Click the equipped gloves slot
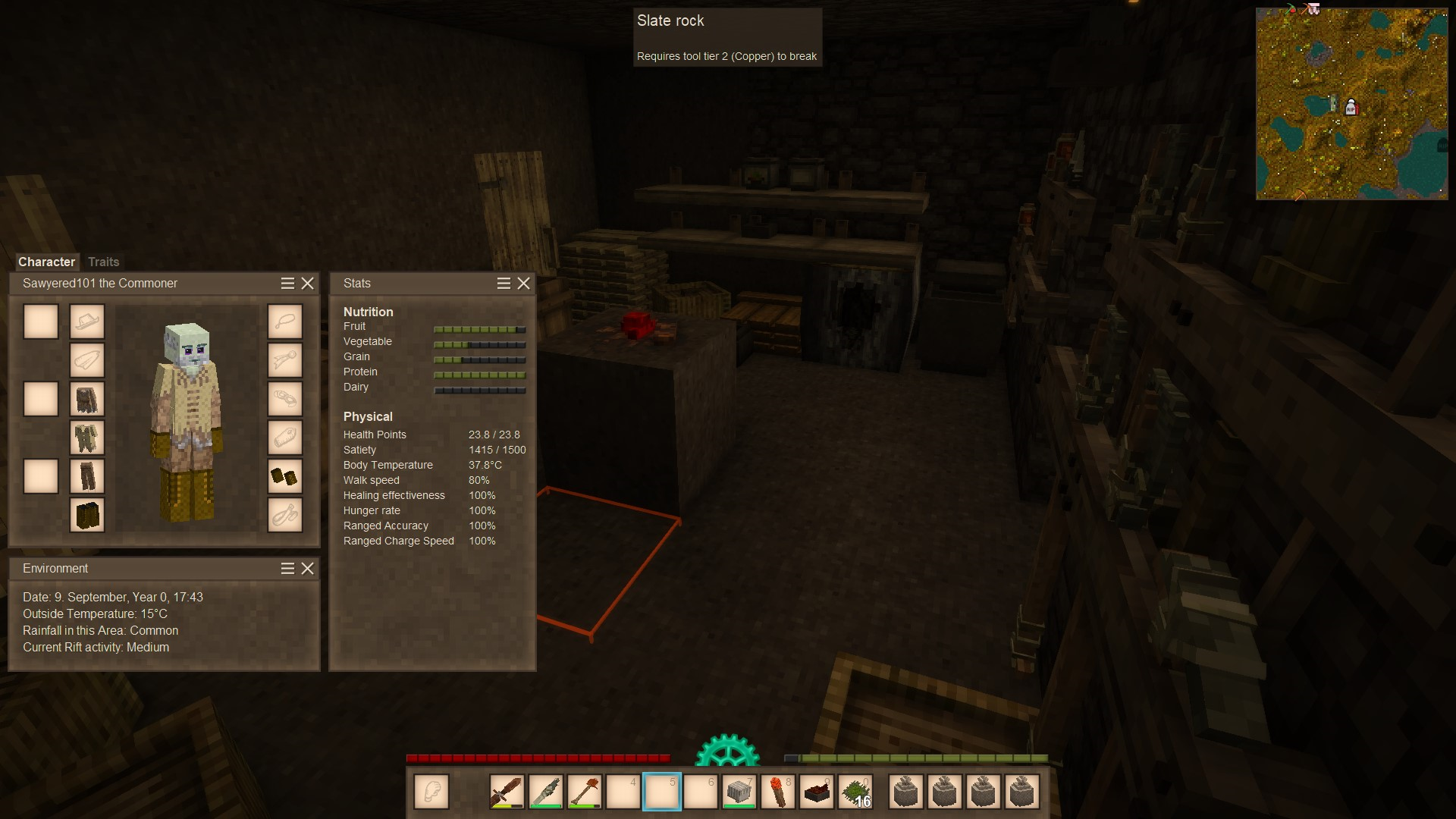This screenshot has width=1456, height=819. 285,476
